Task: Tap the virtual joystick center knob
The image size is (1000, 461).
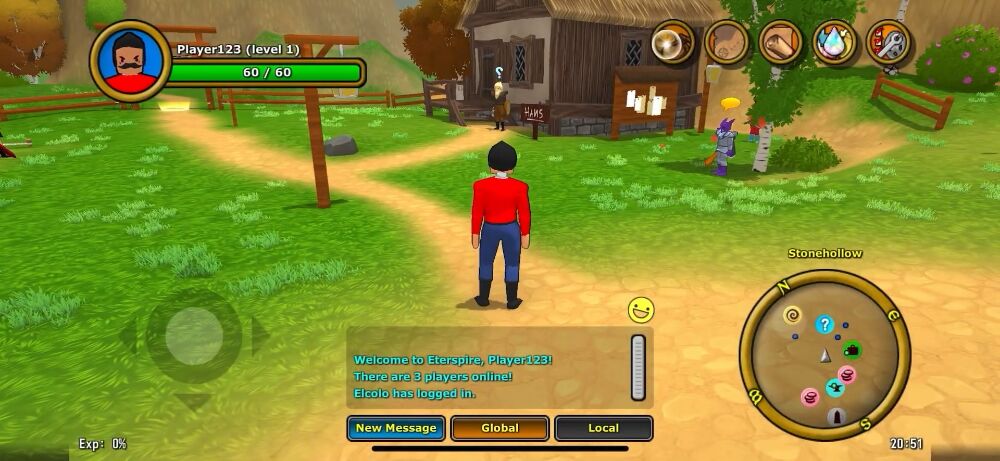Action: click(x=194, y=336)
